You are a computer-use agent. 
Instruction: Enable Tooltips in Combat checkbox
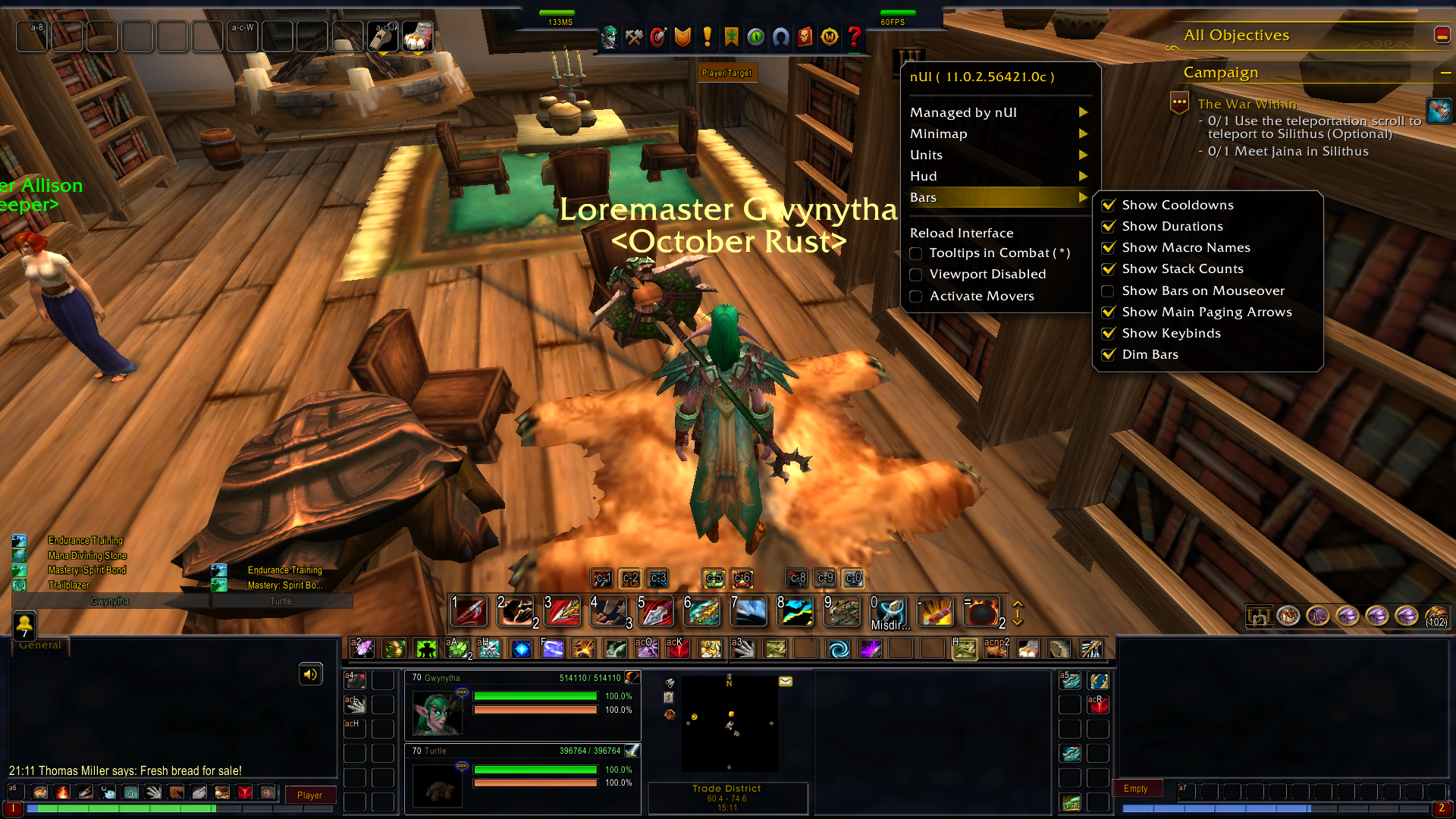coord(916,253)
